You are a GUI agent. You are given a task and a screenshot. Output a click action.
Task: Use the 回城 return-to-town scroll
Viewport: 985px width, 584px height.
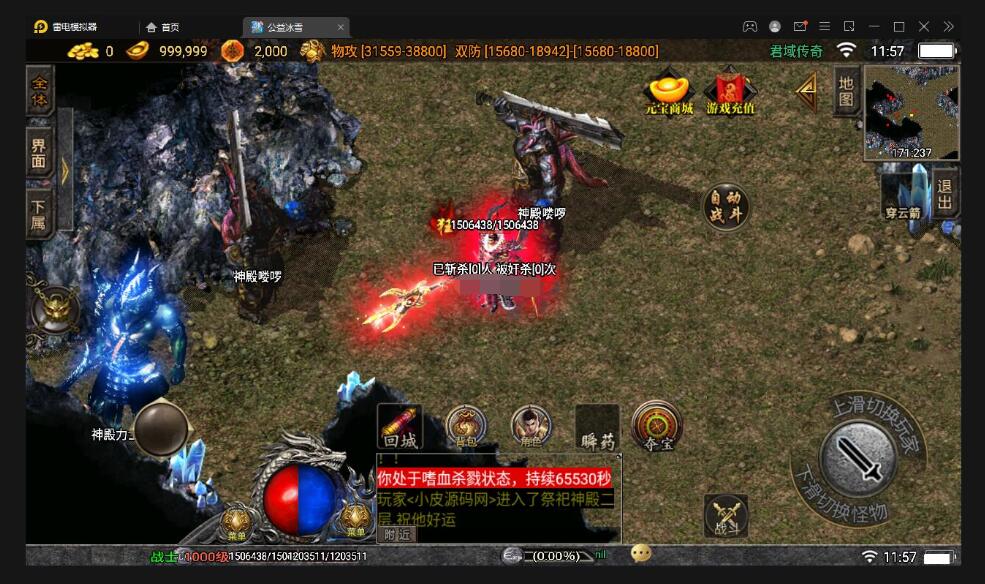pyautogui.click(x=400, y=427)
